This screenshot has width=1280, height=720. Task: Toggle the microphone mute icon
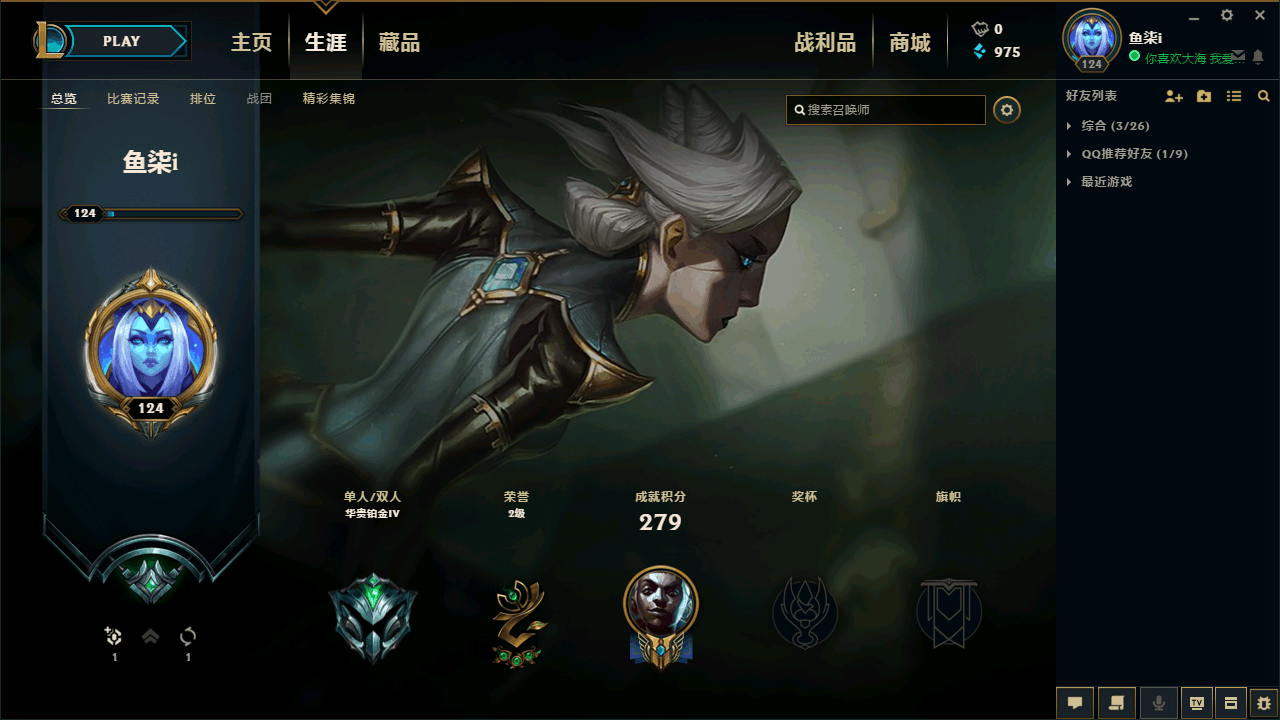[x=1159, y=702]
